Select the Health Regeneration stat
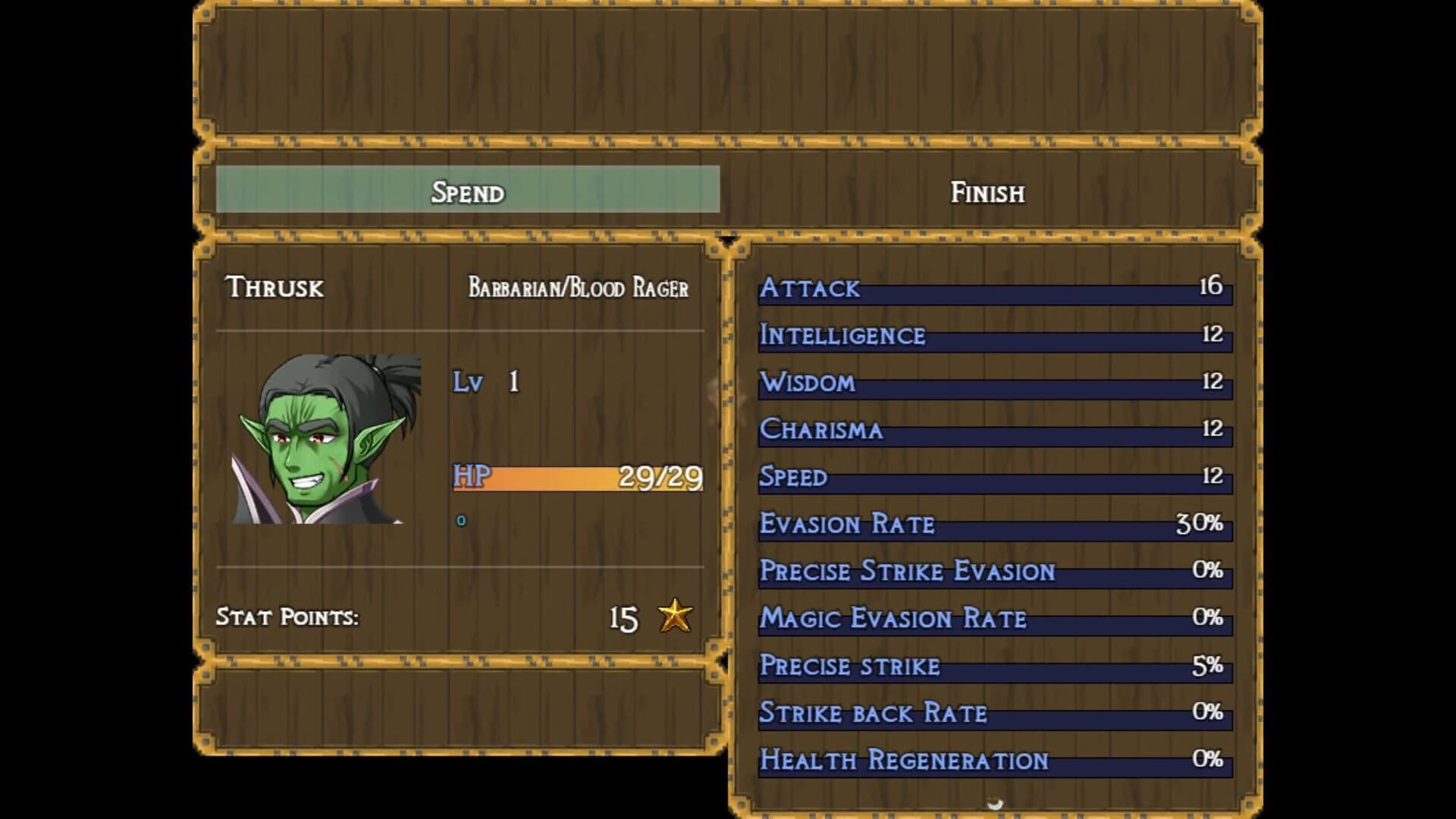Viewport: 1456px width, 819px height. point(993,758)
